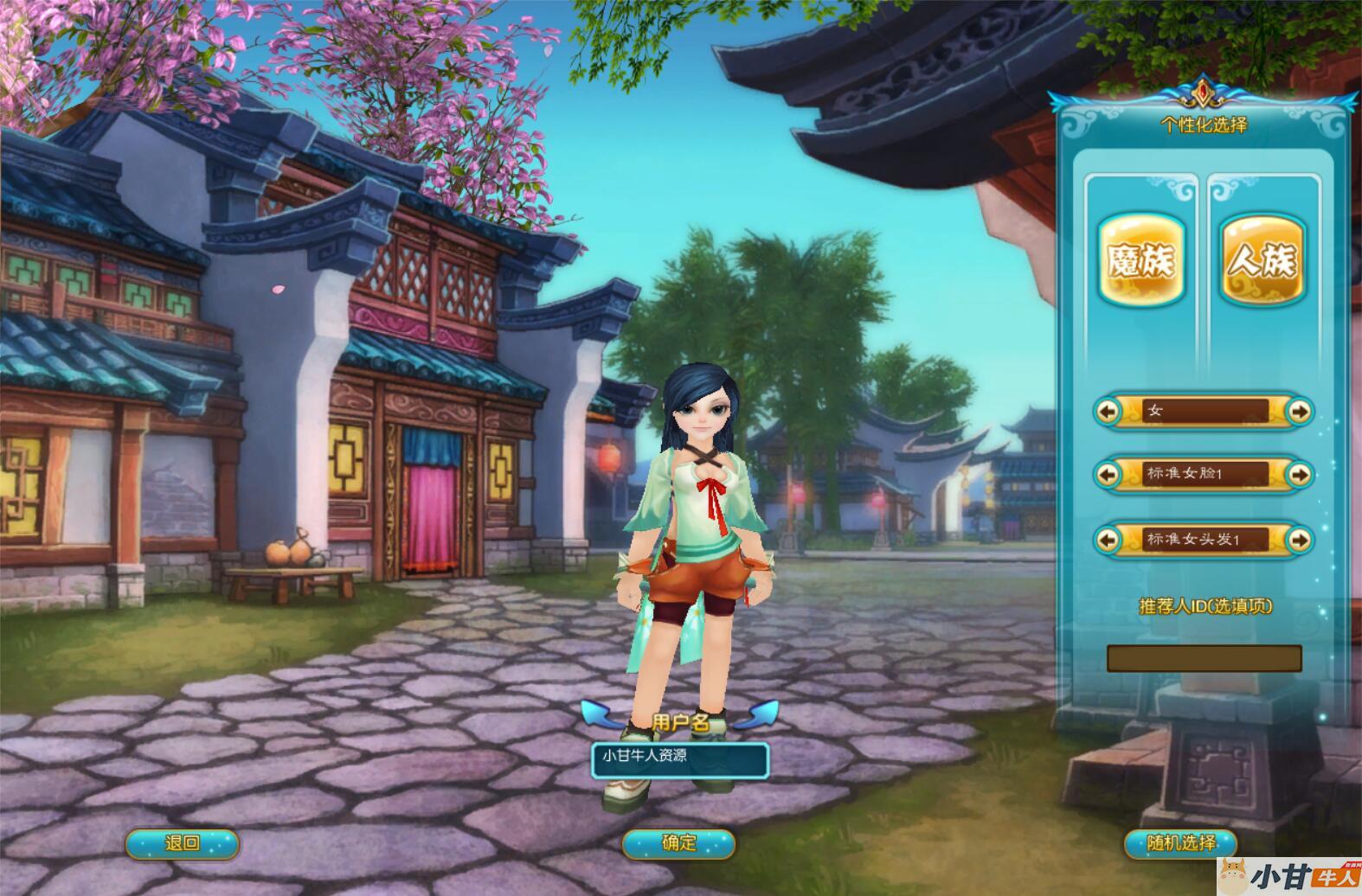Rotate character with left blue arrow
This screenshot has width=1362, height=896.
tap(598, 714)
